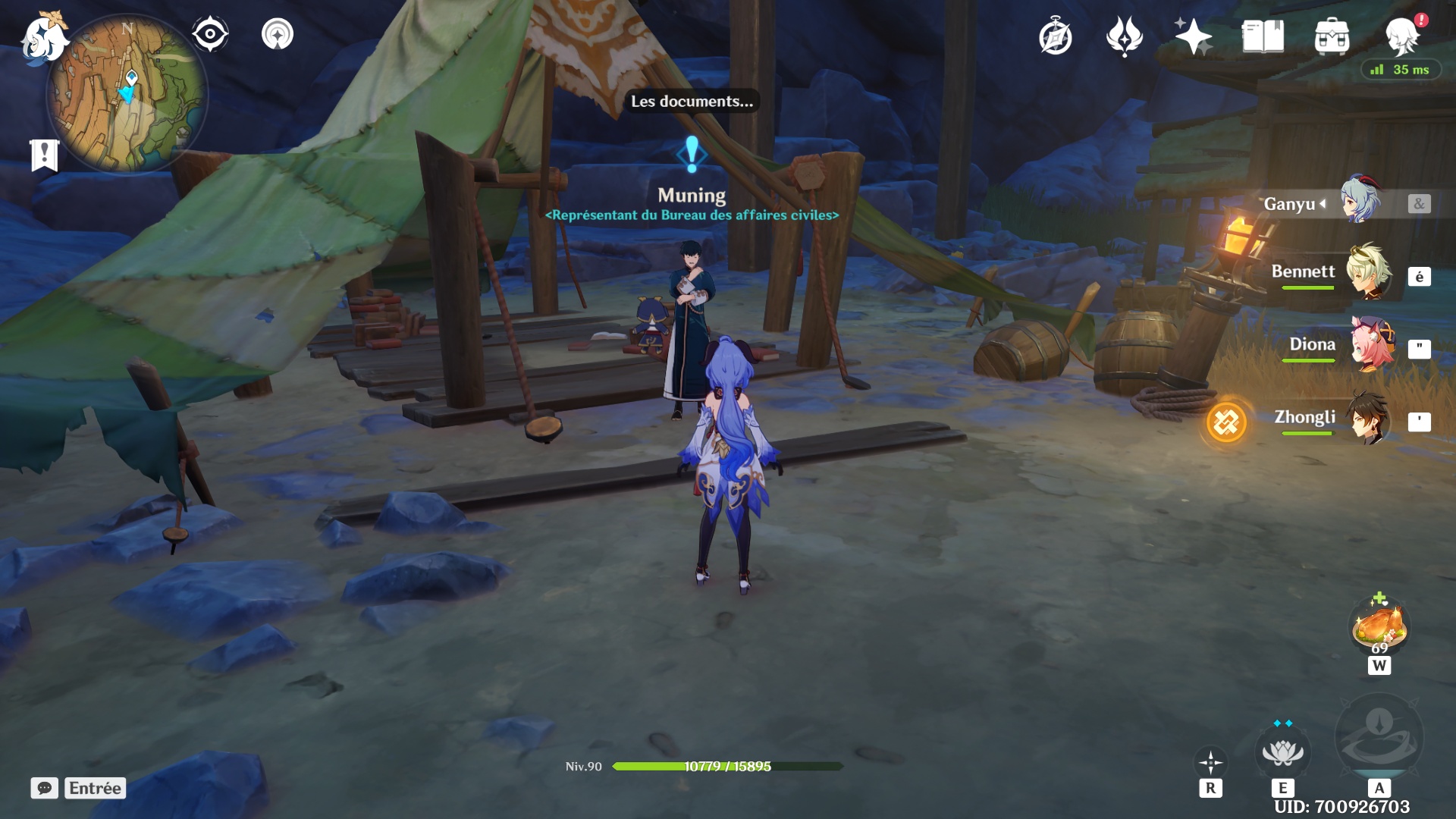Viewport: 1456px width, 819px height.
Task: Activate Ganyu's lotus elemental skill
Action: (x=1282, y=753)
